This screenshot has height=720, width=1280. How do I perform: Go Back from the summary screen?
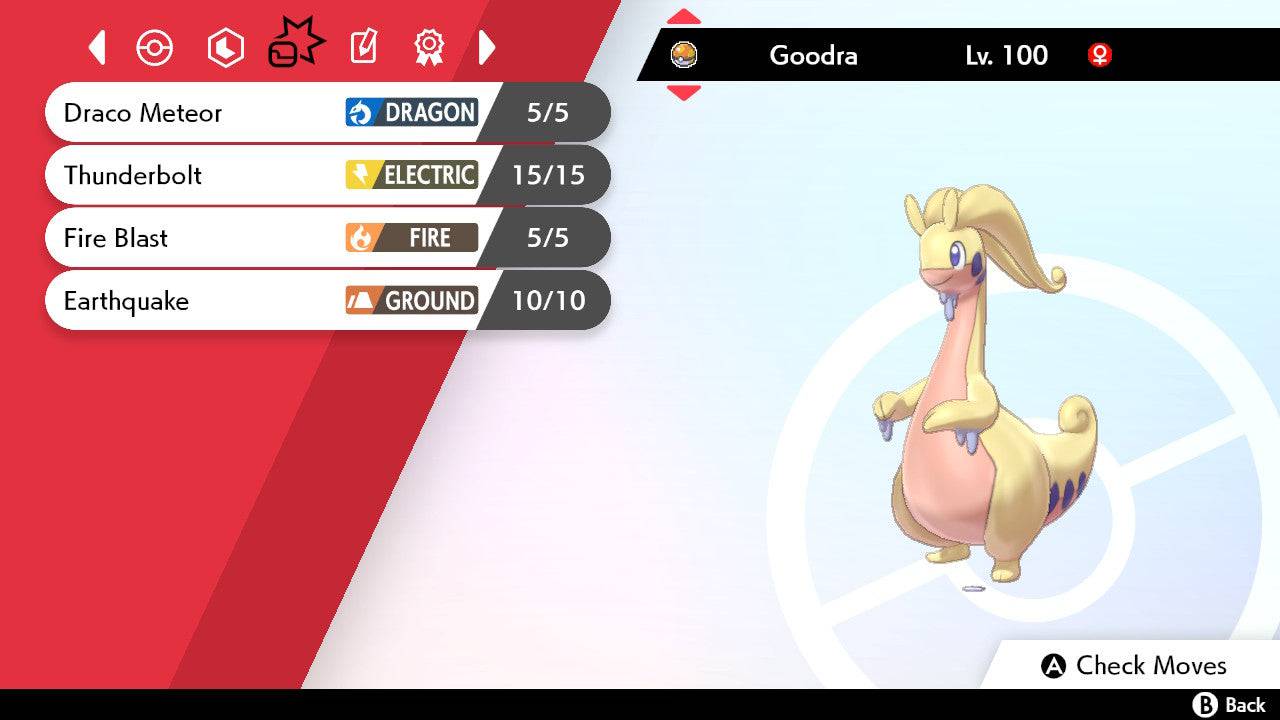click(x=1229, y=705)
